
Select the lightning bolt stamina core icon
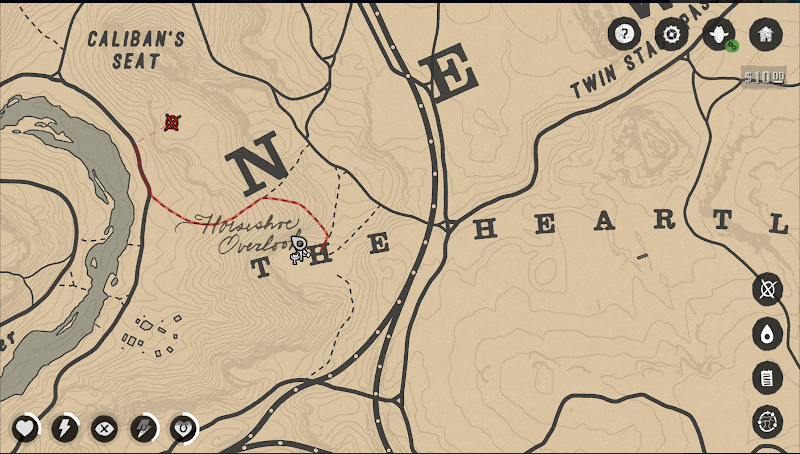coord(64,429)
